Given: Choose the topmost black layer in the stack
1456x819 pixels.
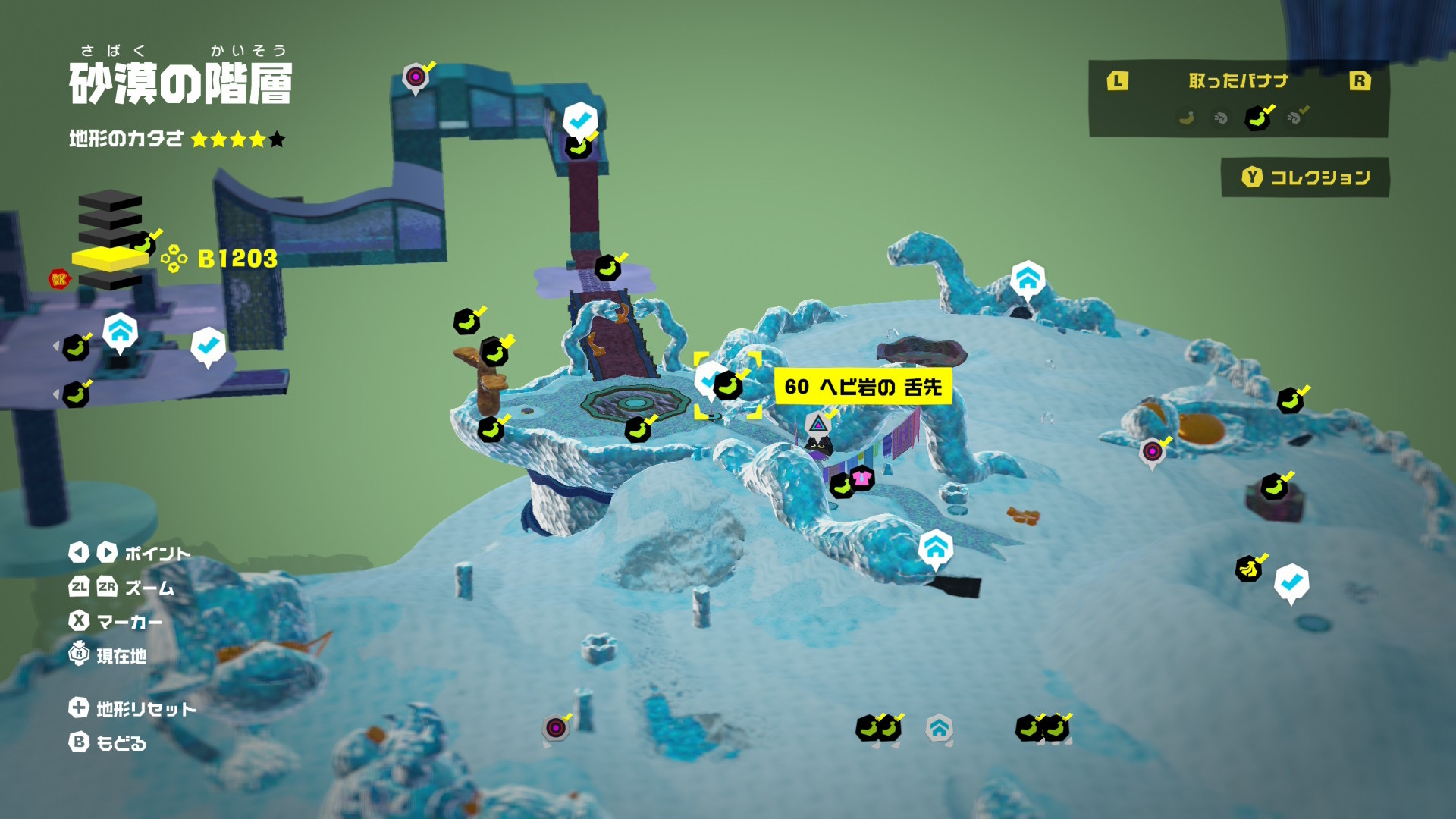Looking at the screenshot, I should (x=110, y=199).
